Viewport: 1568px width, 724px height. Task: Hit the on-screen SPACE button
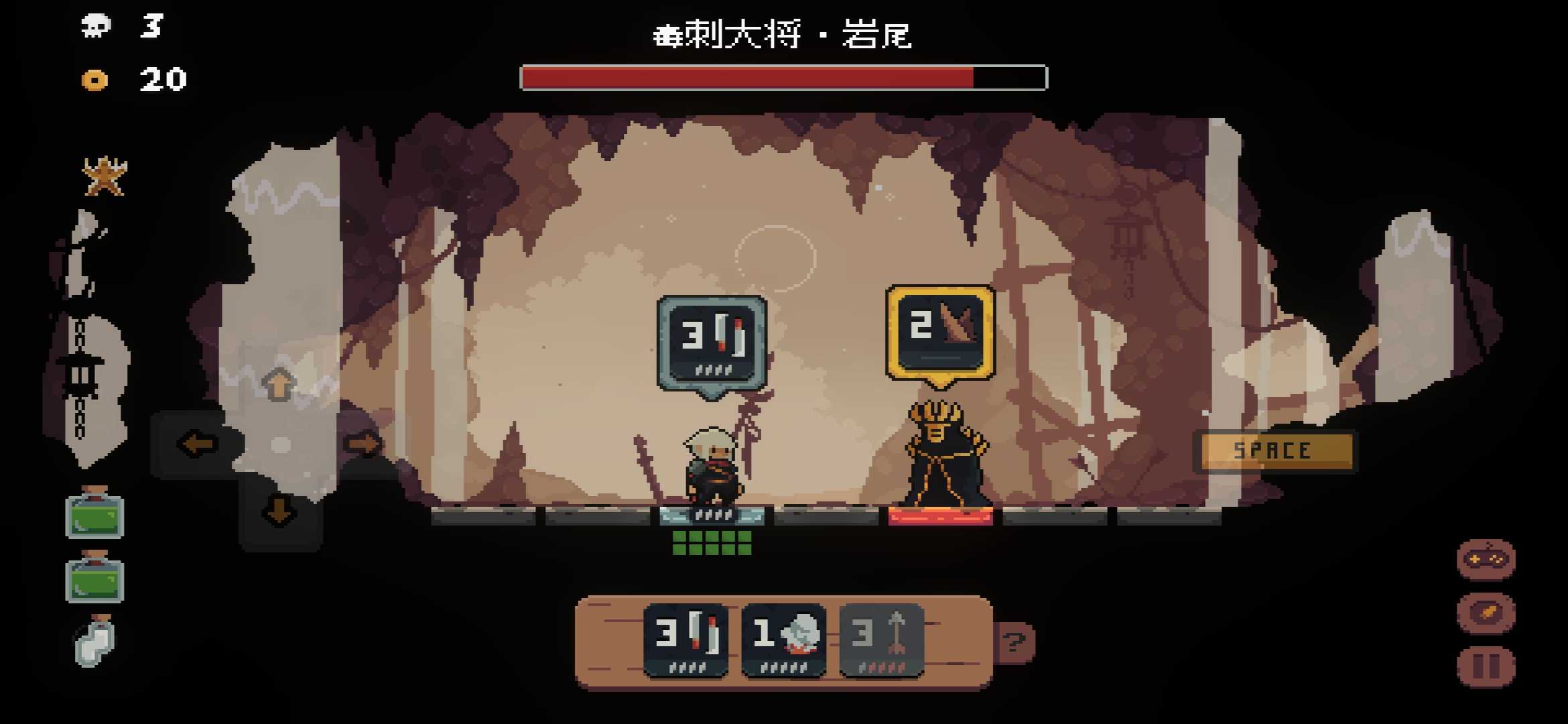point(1273,451)
